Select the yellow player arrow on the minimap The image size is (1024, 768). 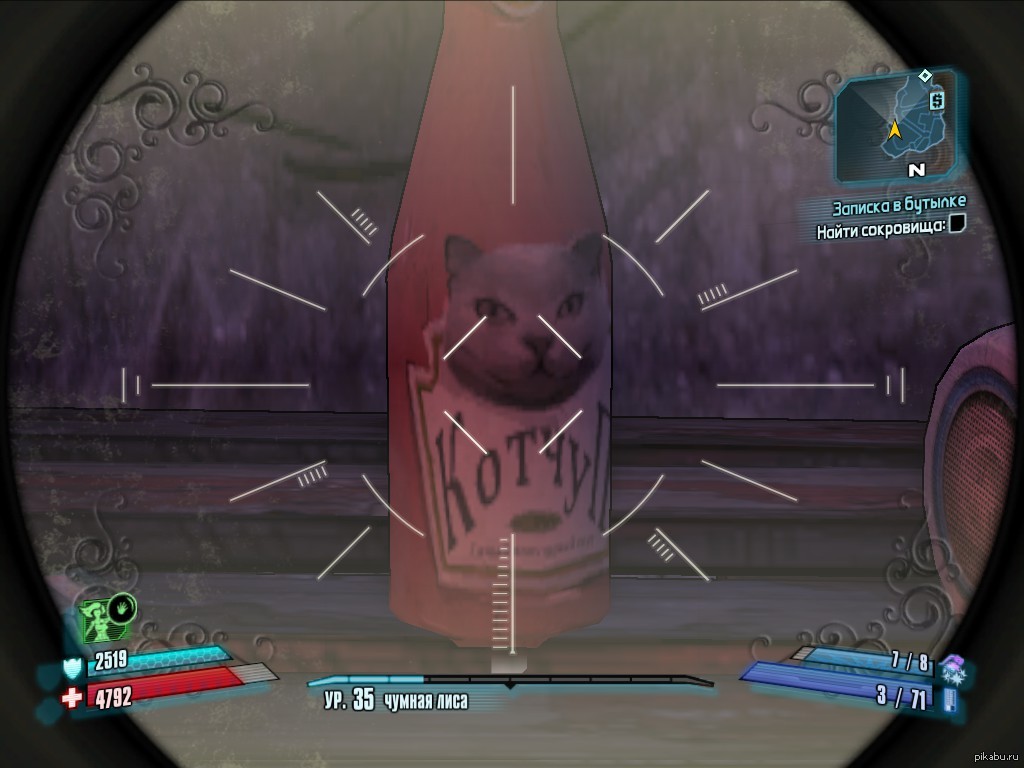(x=893, y=129)
